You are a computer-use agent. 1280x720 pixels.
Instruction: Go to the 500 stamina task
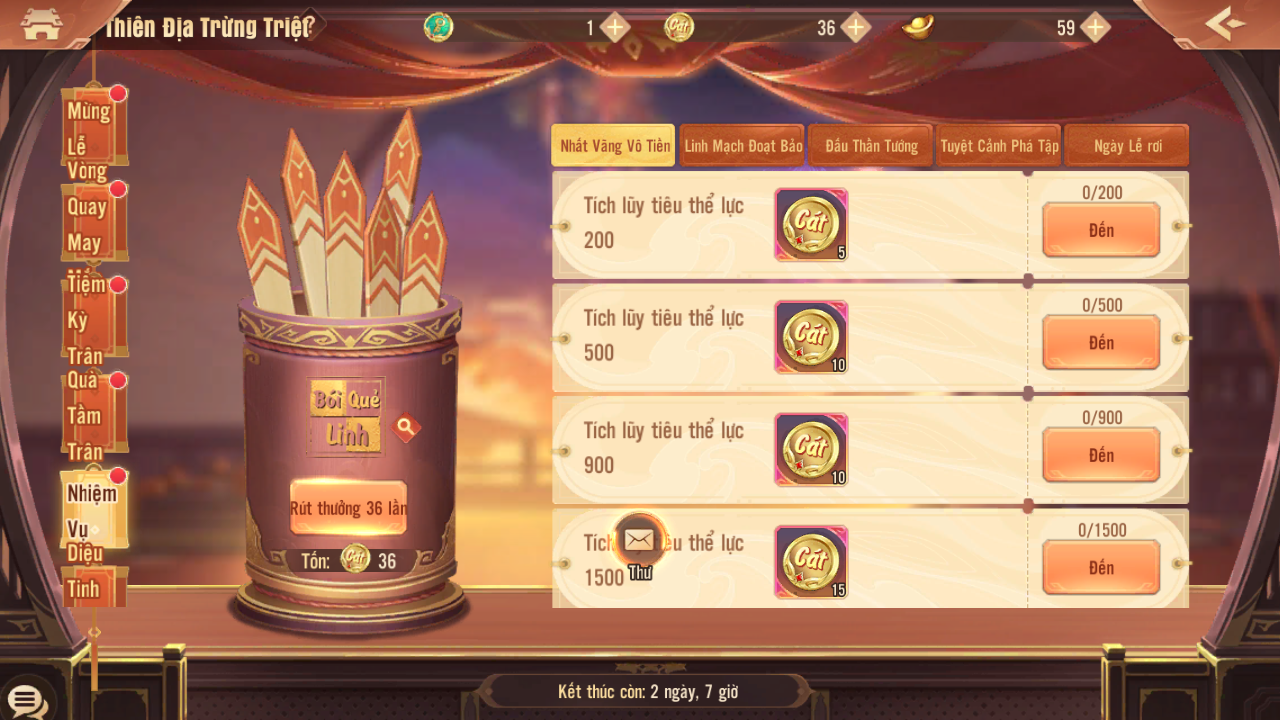(x=1101, y=343)
